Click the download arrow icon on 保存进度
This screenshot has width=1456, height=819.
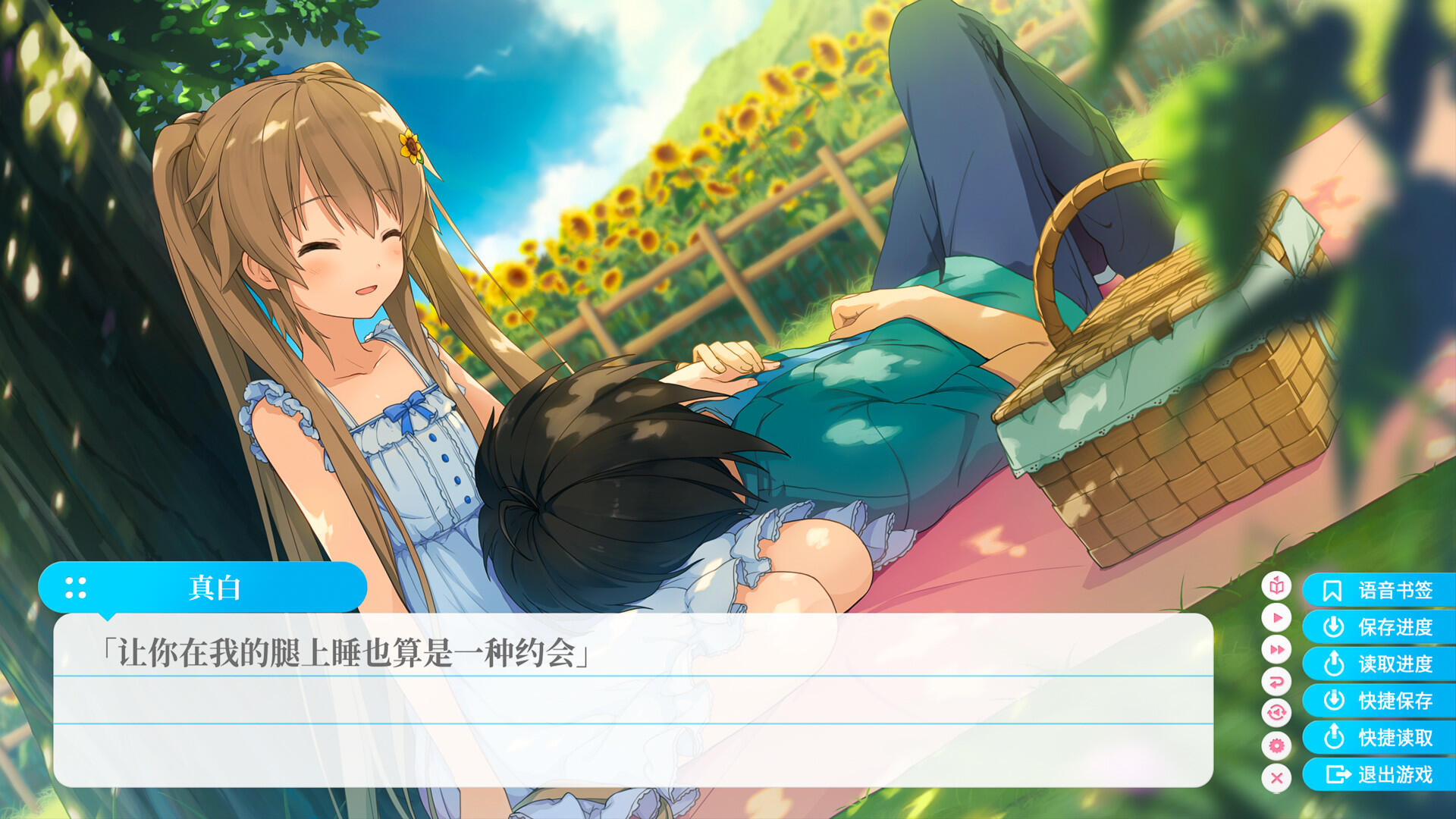click(1334, 626)
